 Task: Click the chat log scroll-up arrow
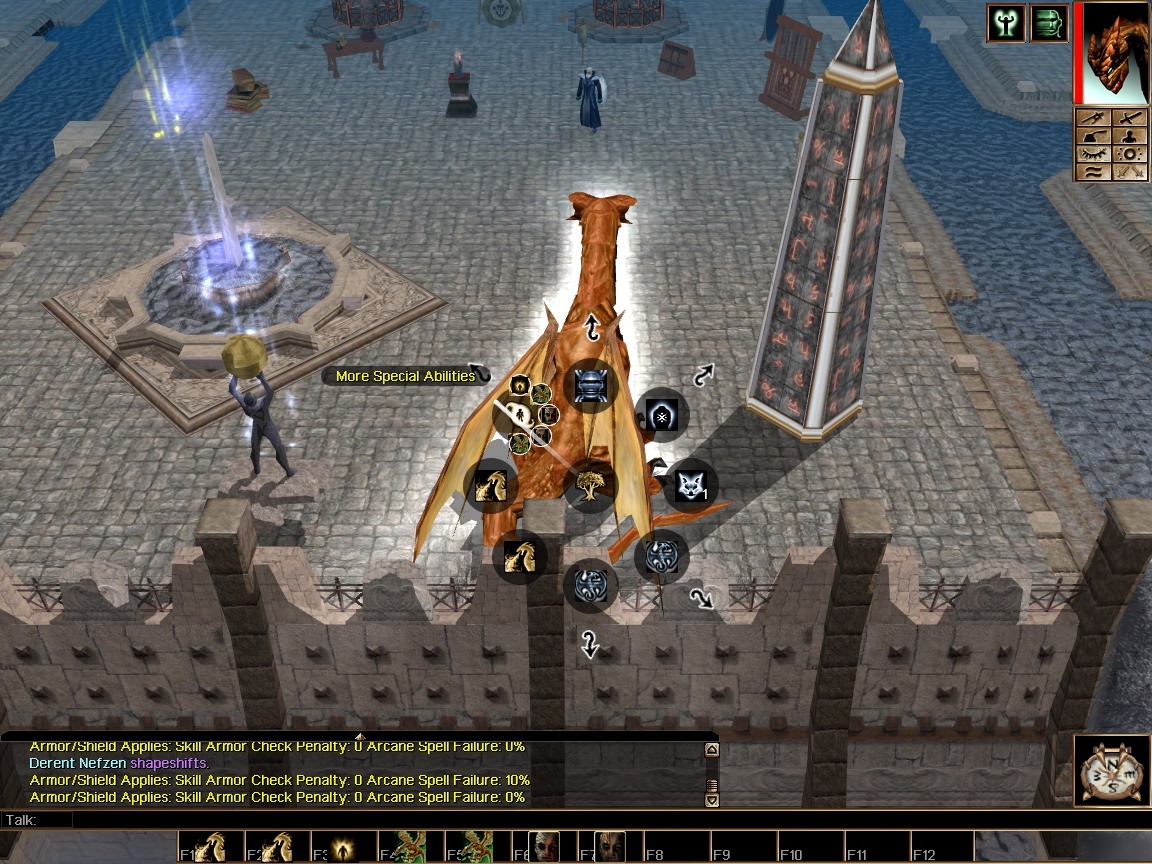tap(711, 749)
